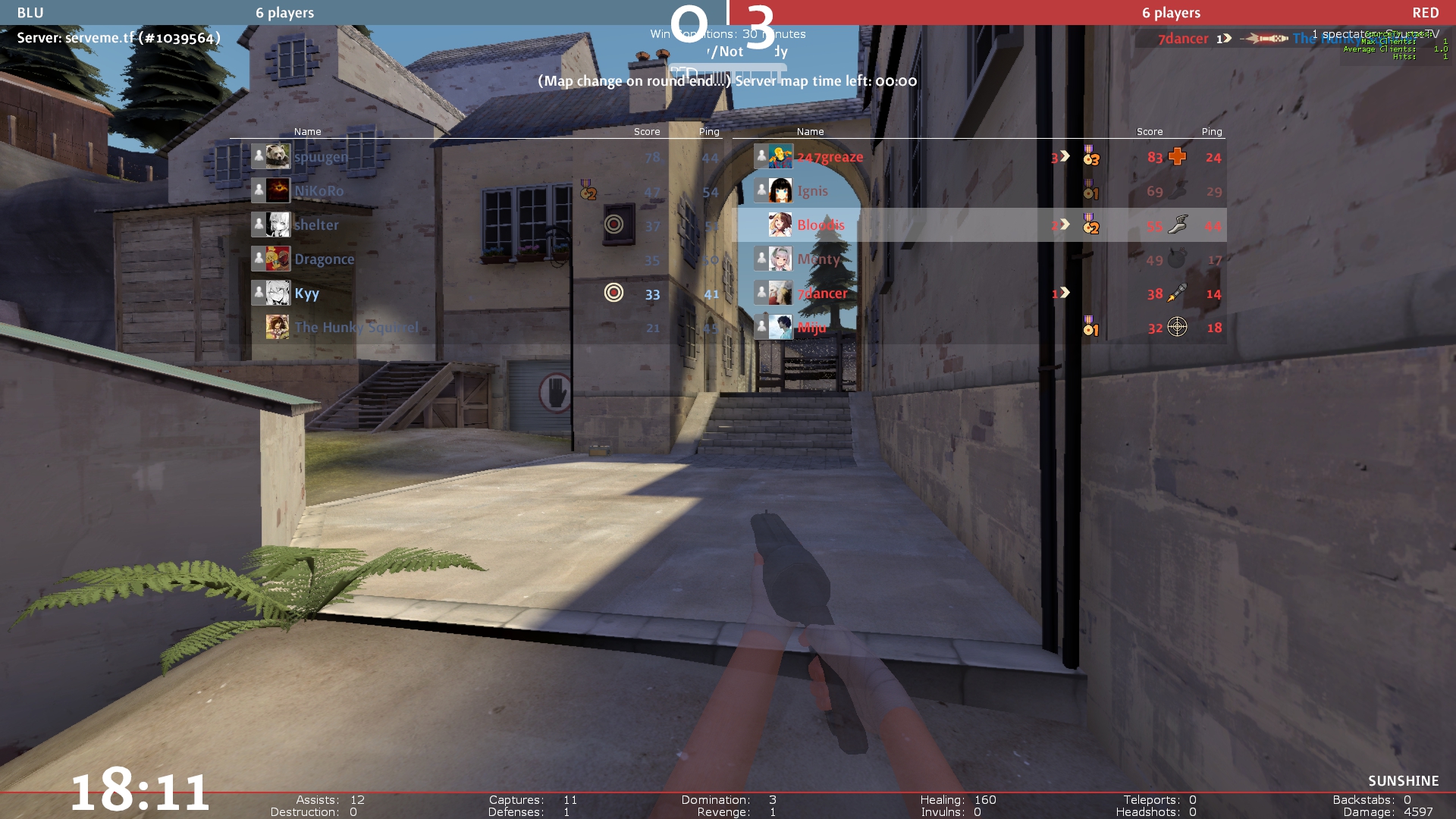
Task: Select spuugen's row on the BLU scoreboard
Action: (320, 157)
